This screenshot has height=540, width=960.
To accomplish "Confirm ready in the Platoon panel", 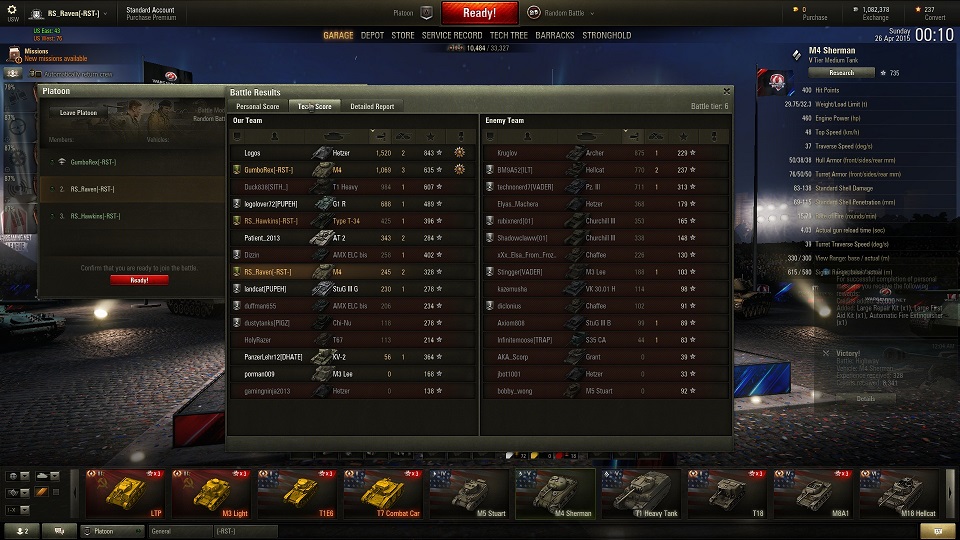I will coord(139,280).
